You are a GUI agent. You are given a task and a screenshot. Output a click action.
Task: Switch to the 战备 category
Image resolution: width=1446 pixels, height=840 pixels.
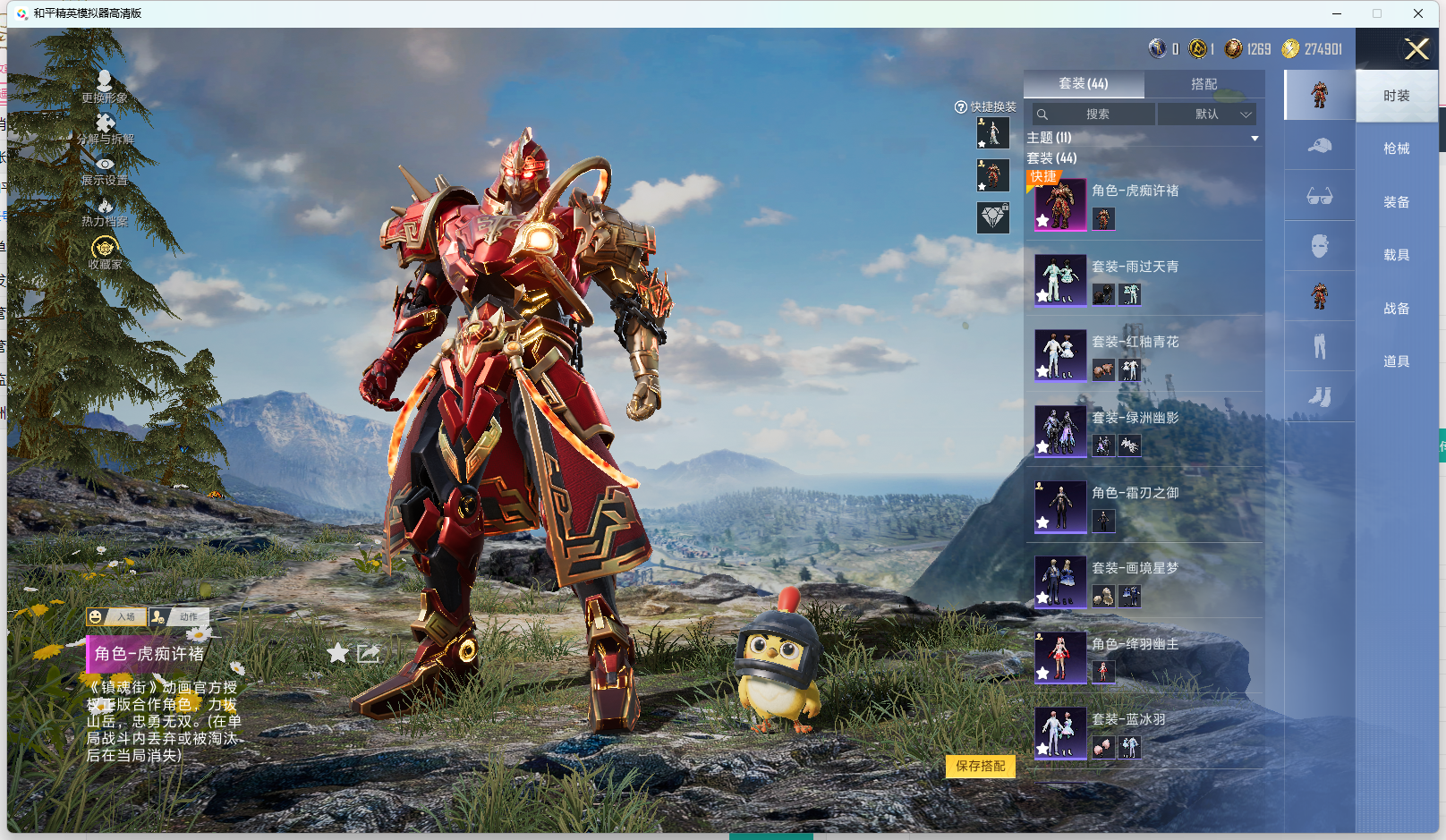point(1396,309)
